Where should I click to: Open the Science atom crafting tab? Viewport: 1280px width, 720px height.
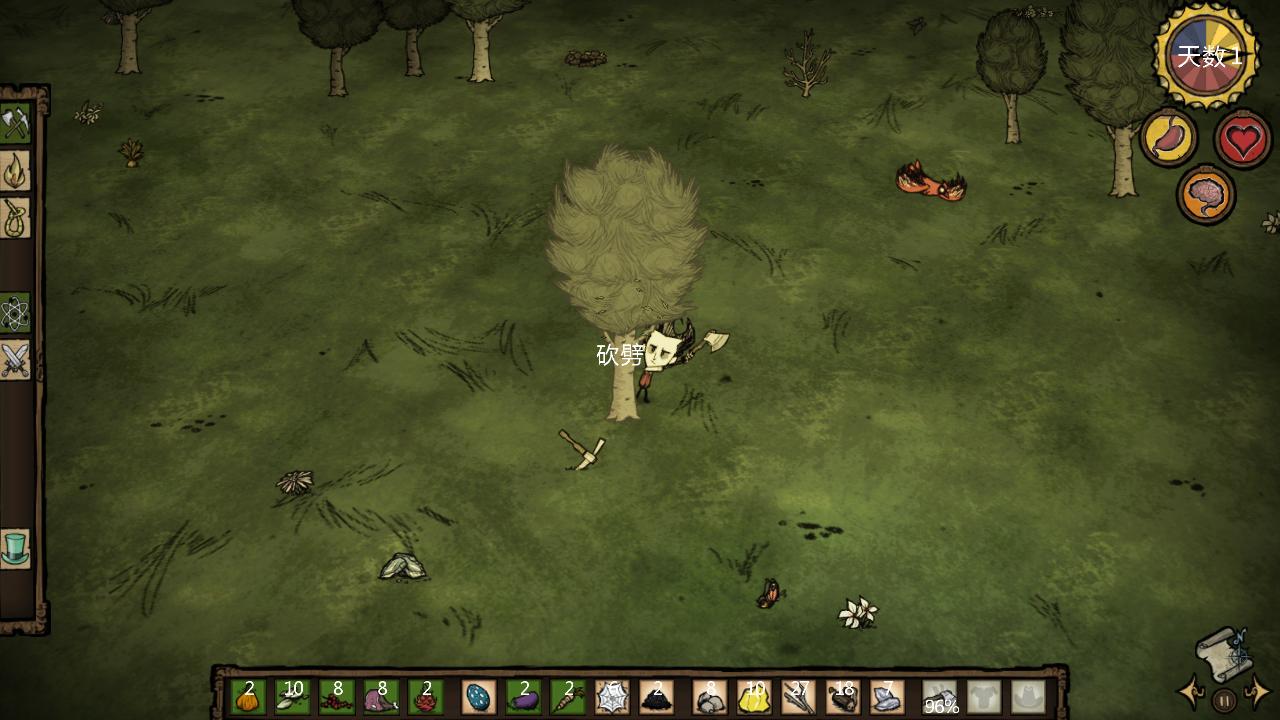(x=15, y=313)
